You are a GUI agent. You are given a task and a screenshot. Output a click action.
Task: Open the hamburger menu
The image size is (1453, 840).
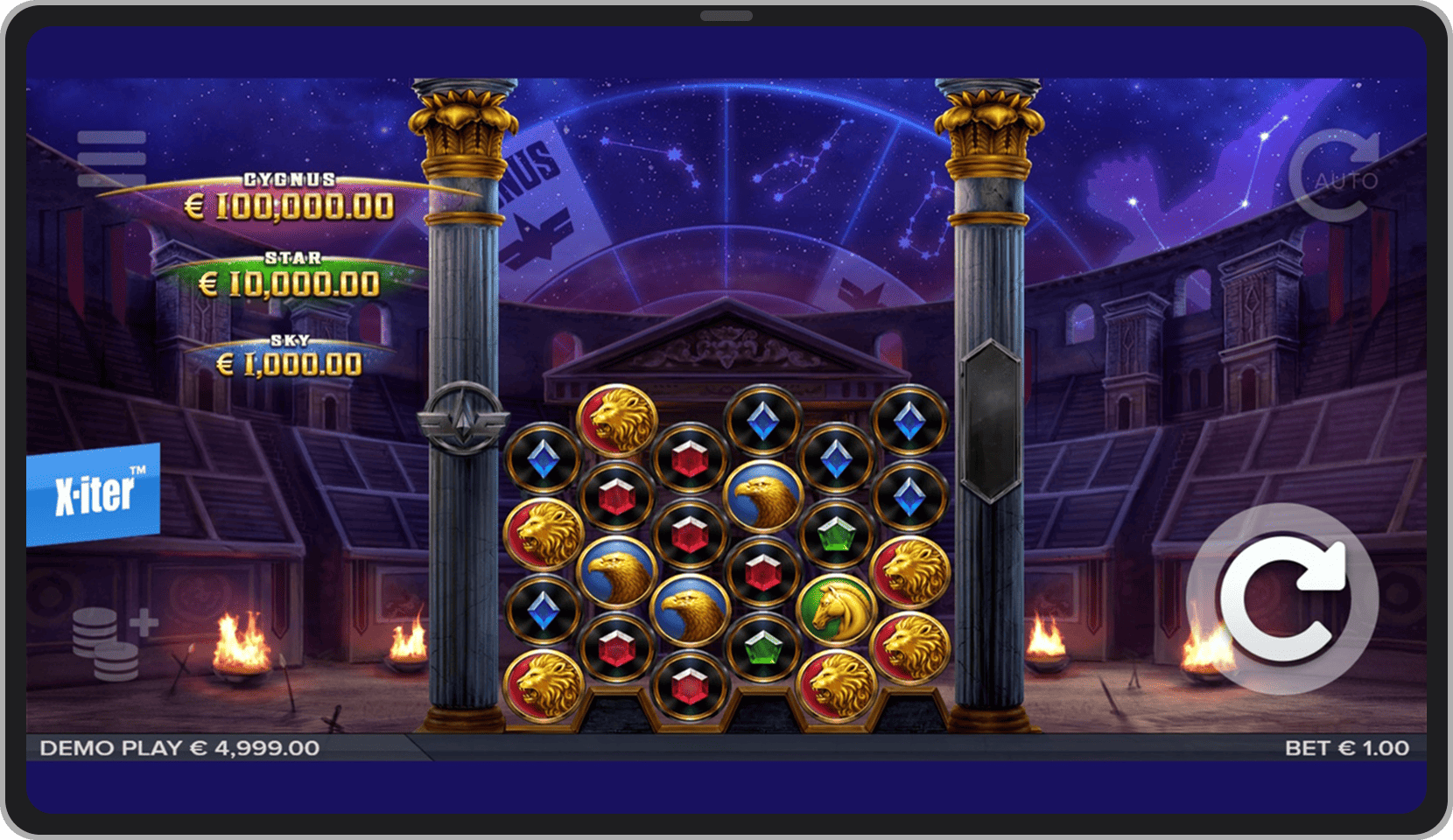(111, 158)
